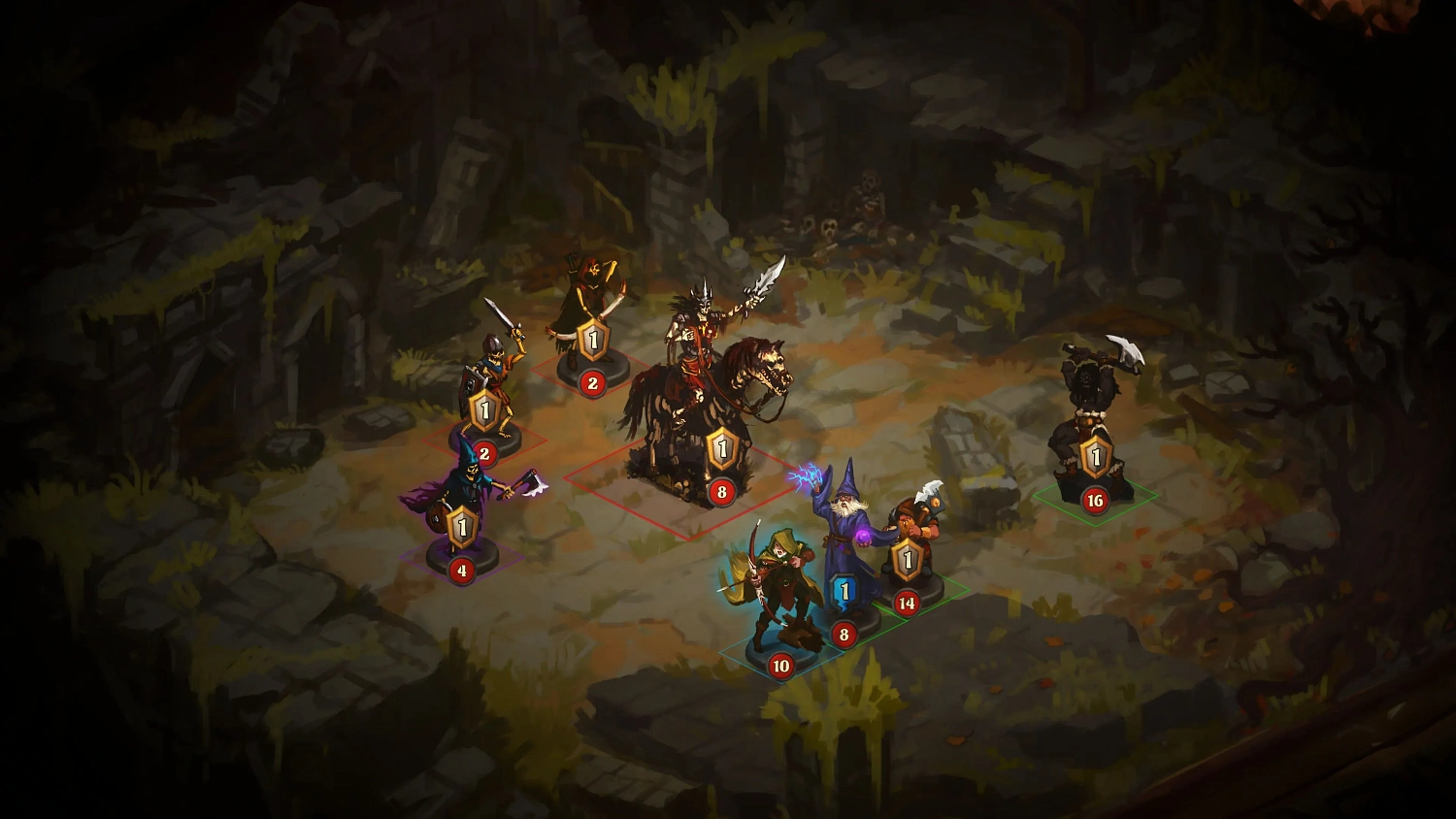Click the horseman's health counter showing 8

tap(721, 492)
